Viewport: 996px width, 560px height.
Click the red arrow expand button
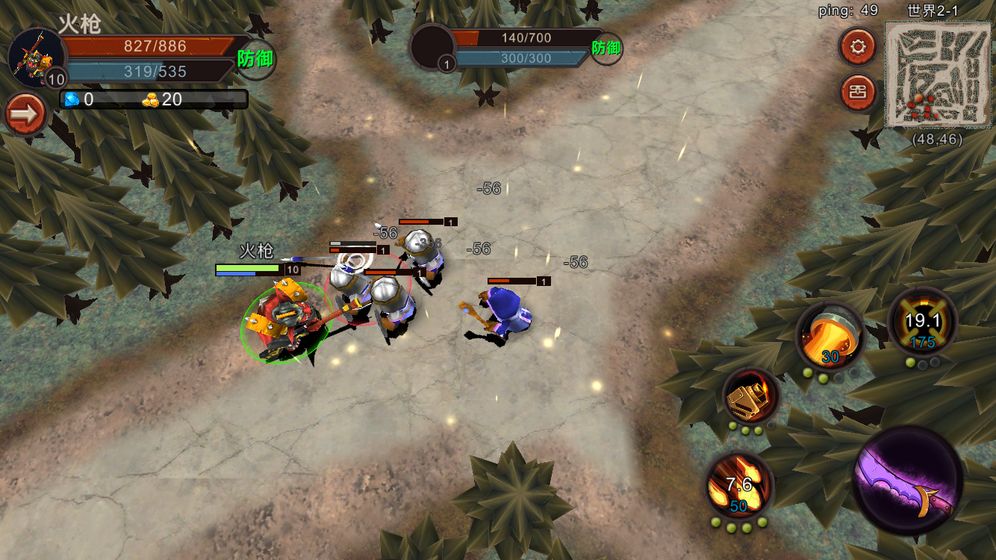click(x=25, y=114)
